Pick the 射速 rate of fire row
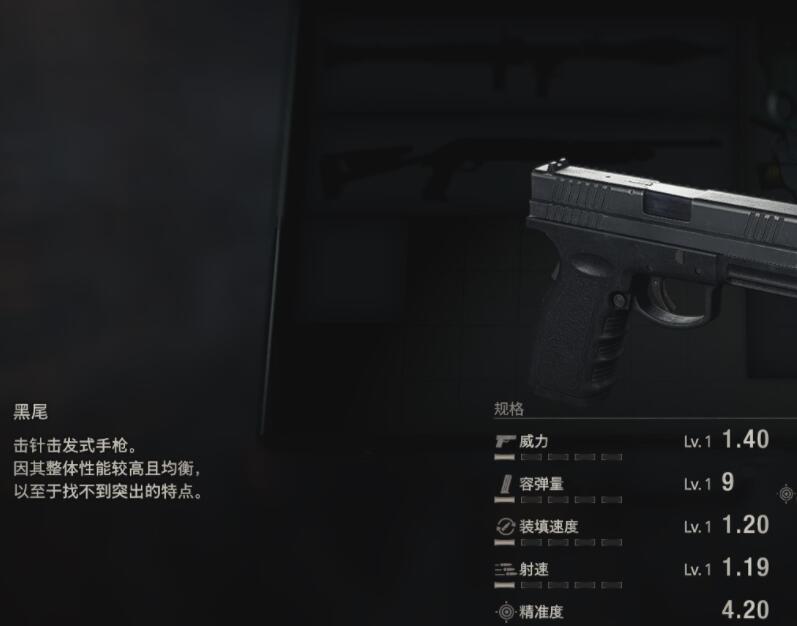This screenshot has width=797, height=626. pos(632,571)
